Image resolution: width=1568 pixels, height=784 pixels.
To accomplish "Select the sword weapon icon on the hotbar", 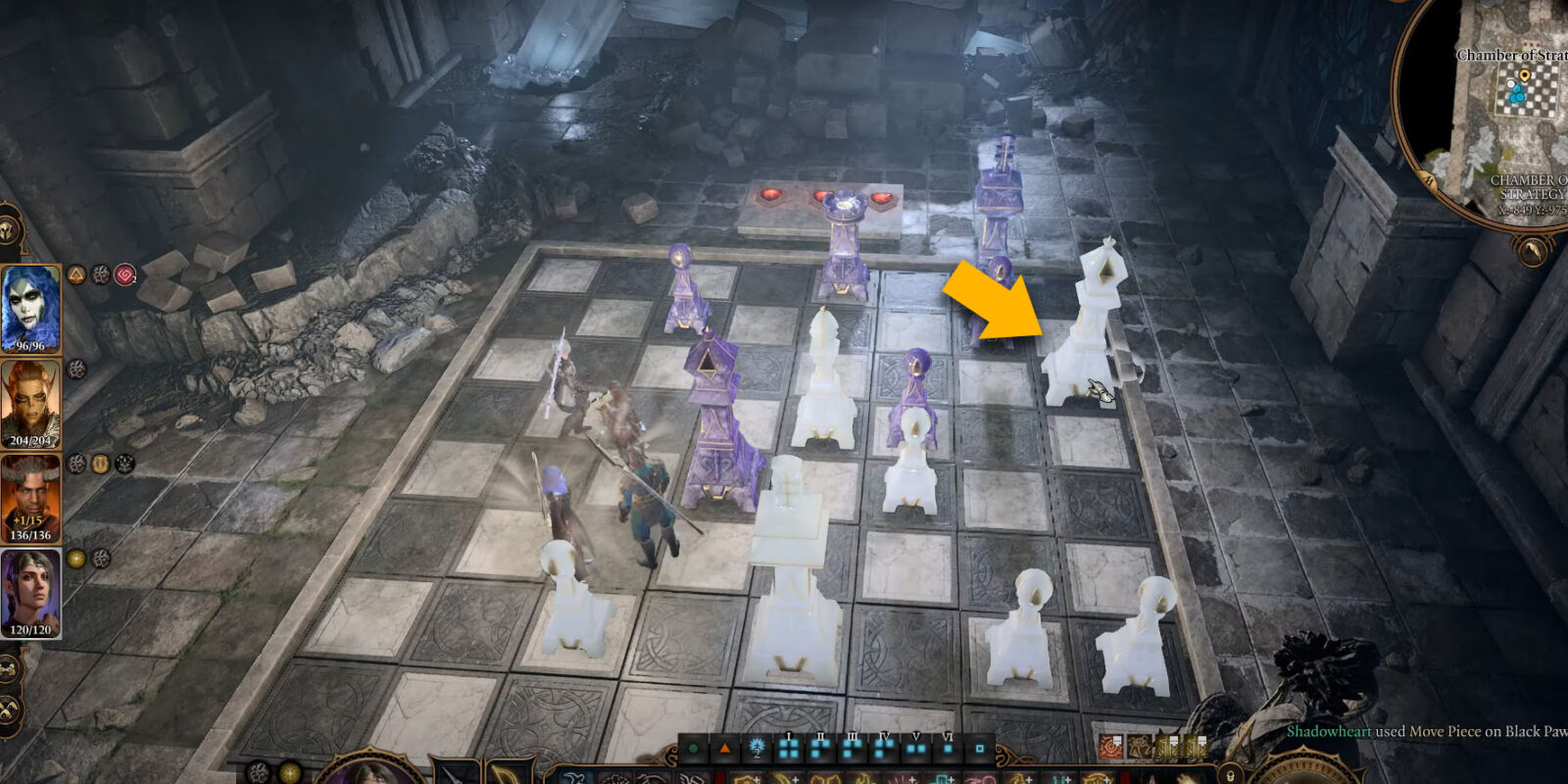I will point(451,778).
